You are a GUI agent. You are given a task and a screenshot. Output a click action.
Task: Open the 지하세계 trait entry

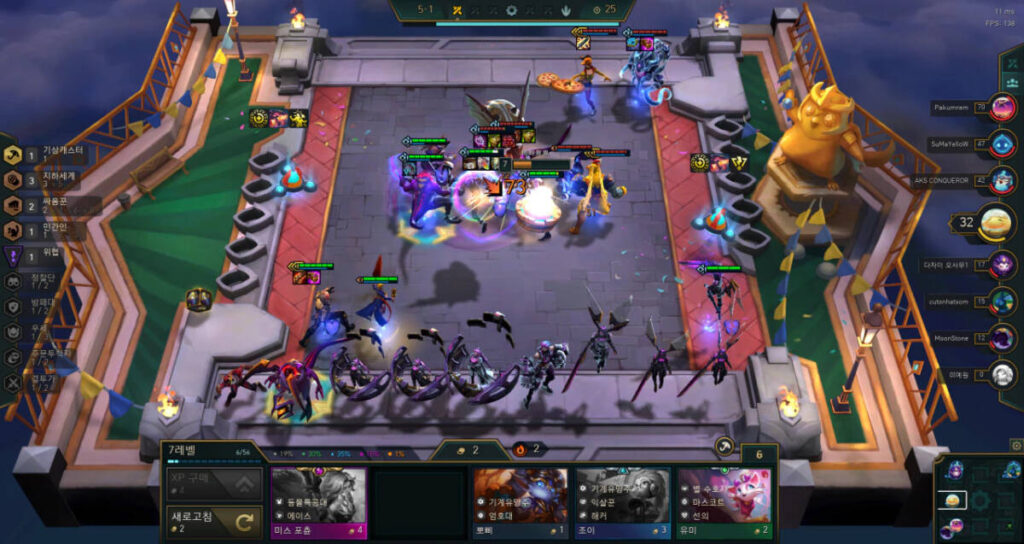coord(50,180)
